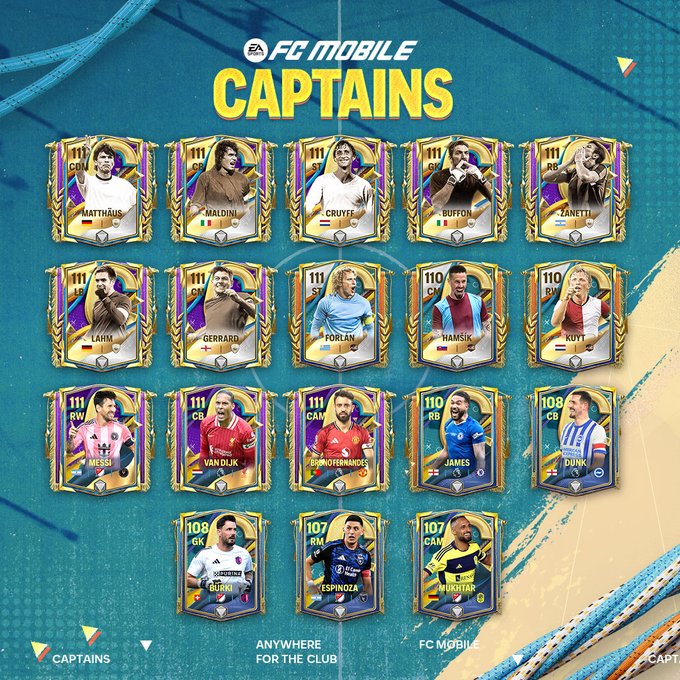Select the Lahm player card

[x=101, y=314]
